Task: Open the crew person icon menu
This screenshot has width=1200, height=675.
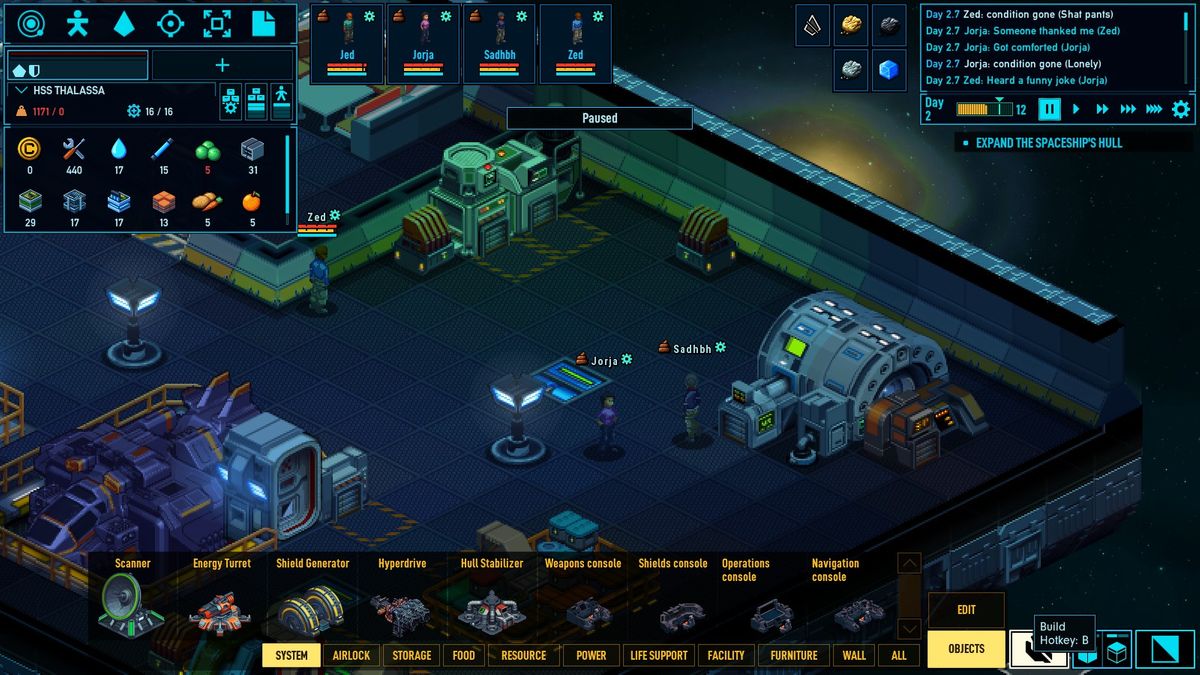Action: tap(77, 24)
